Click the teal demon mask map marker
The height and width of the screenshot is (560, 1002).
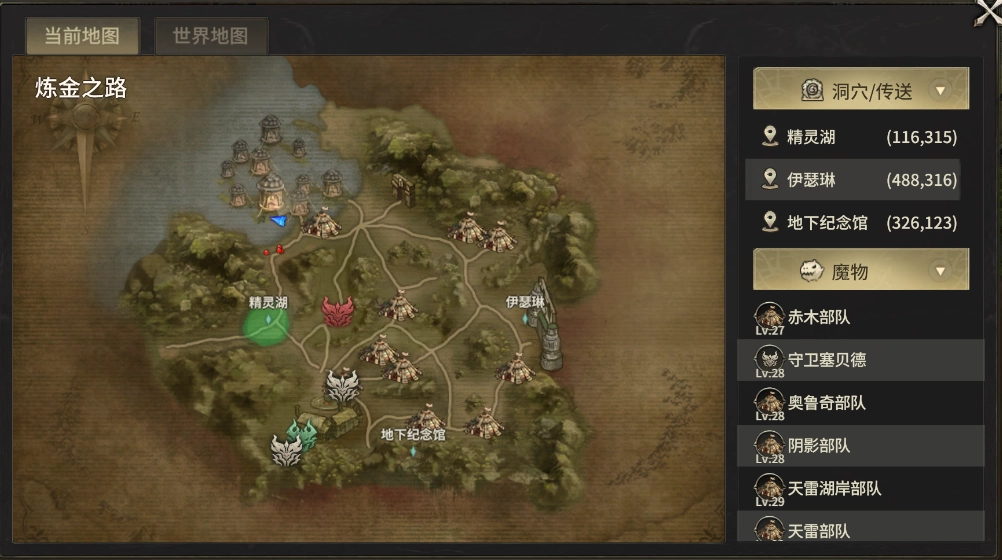[x=304, y=432]
